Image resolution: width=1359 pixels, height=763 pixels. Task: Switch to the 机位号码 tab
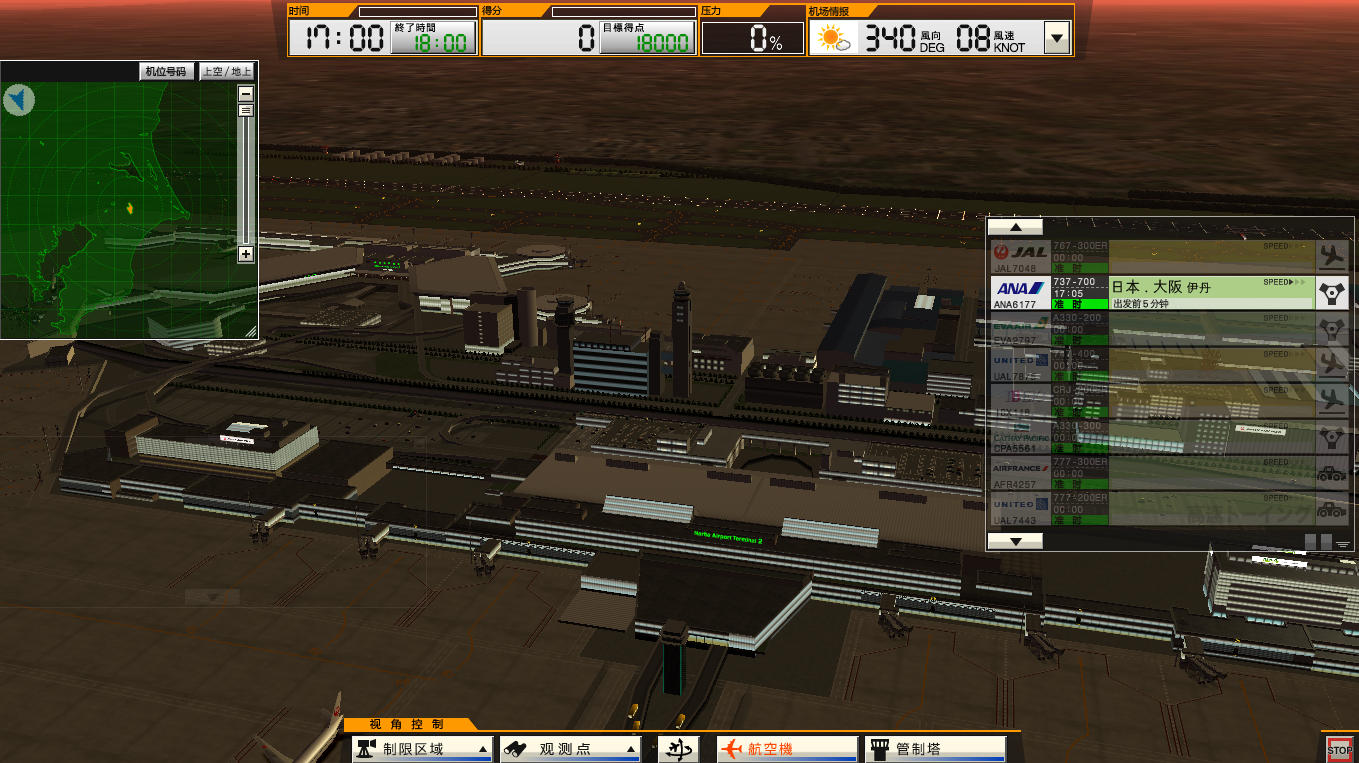tap(166, 71)
